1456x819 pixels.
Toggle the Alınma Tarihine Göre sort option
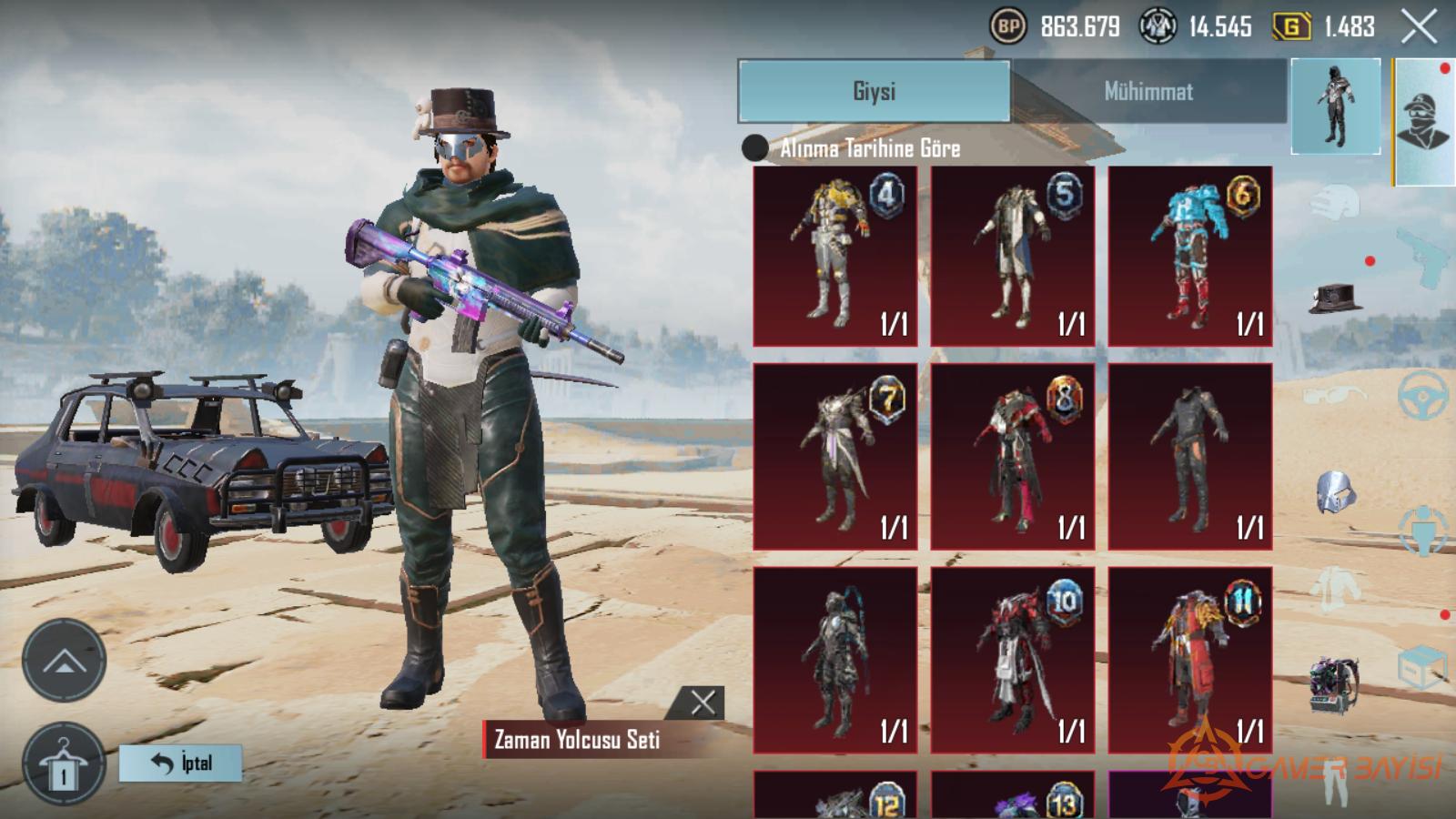point(755,147)
